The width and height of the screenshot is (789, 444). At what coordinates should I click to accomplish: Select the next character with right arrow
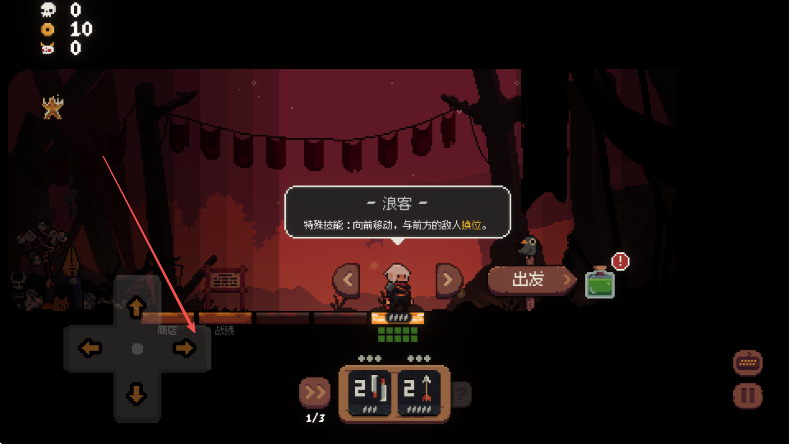pos(449,278)
